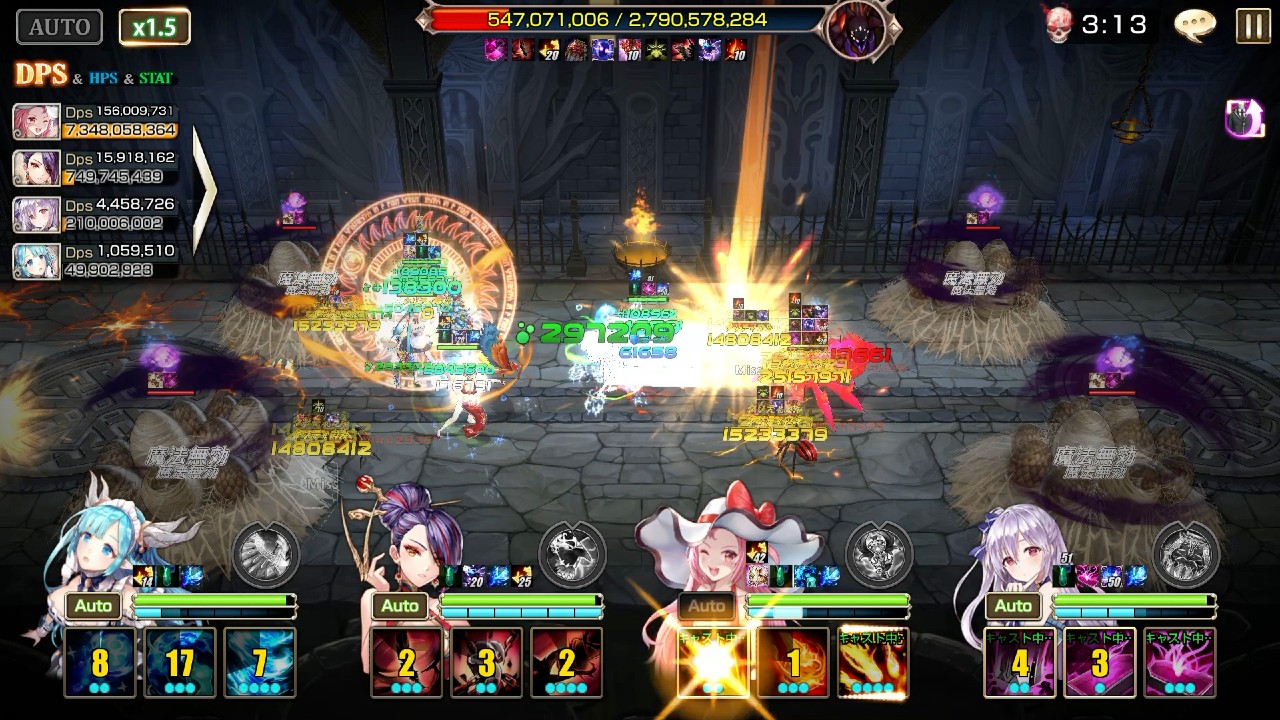Switch to the STAT tab

(155, 78)
